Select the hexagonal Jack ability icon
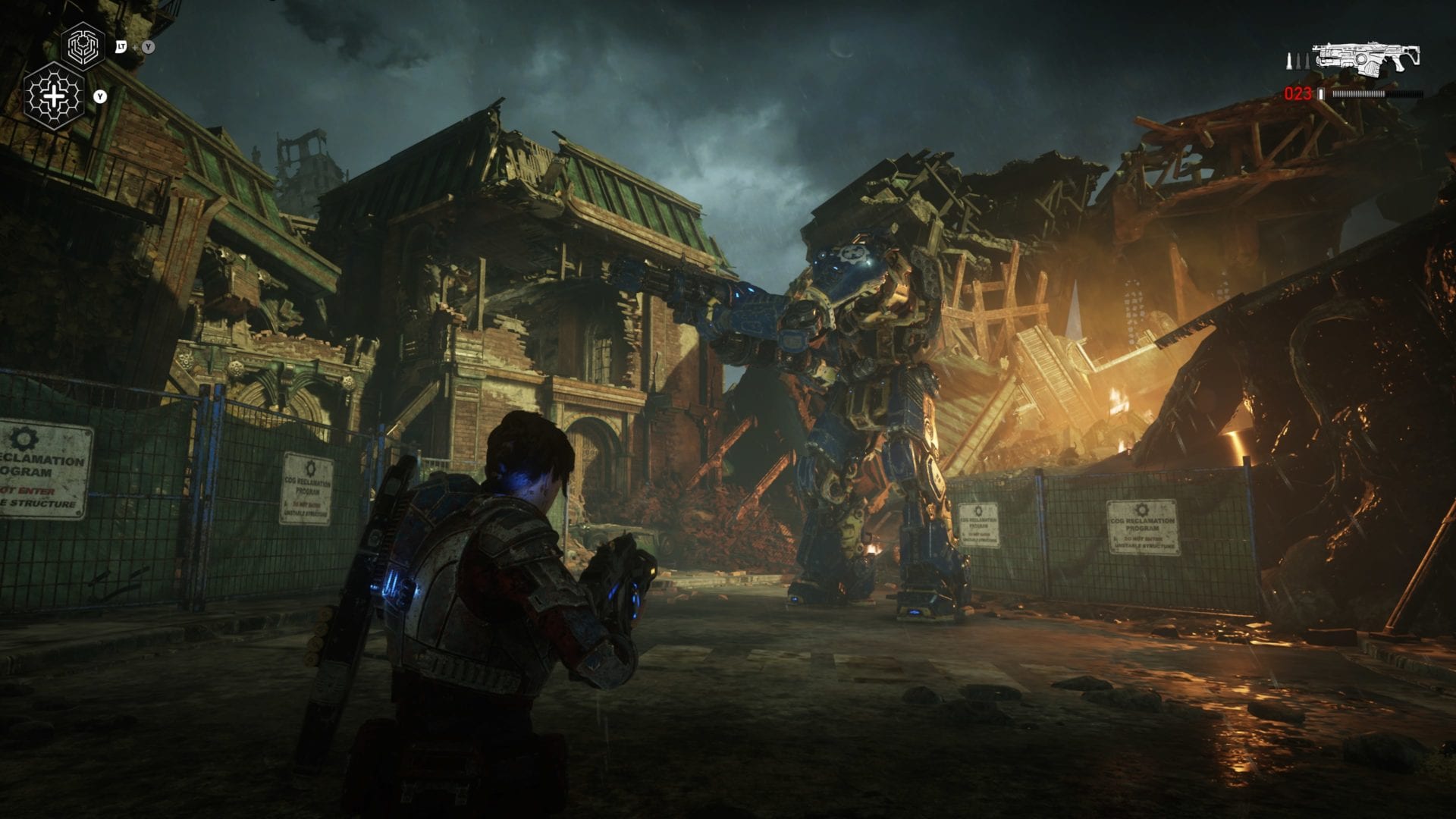The width and height of the screenshot is (1456, 819). (x=81, y=47)
